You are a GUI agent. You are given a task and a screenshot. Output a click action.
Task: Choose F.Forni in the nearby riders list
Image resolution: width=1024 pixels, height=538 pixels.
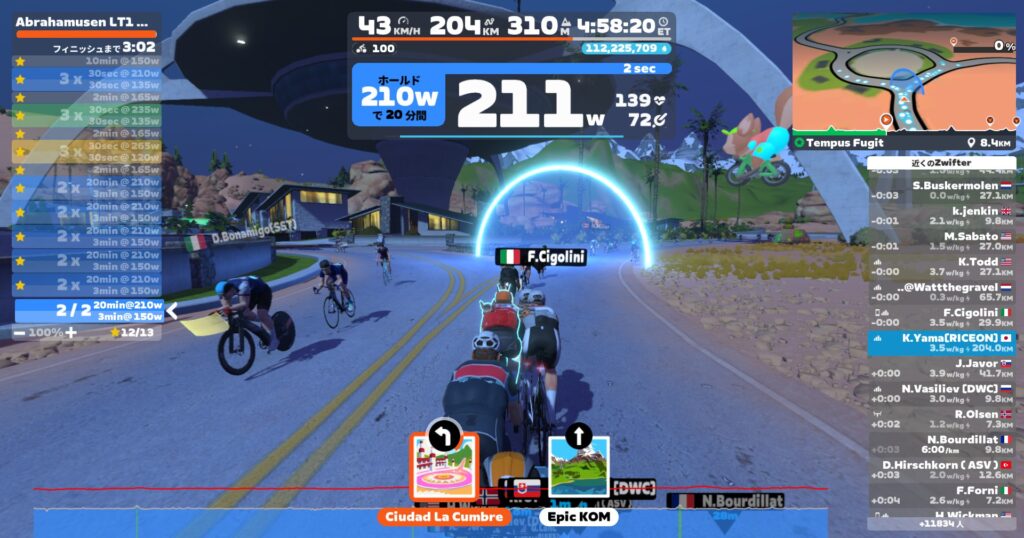pos(941,496)
